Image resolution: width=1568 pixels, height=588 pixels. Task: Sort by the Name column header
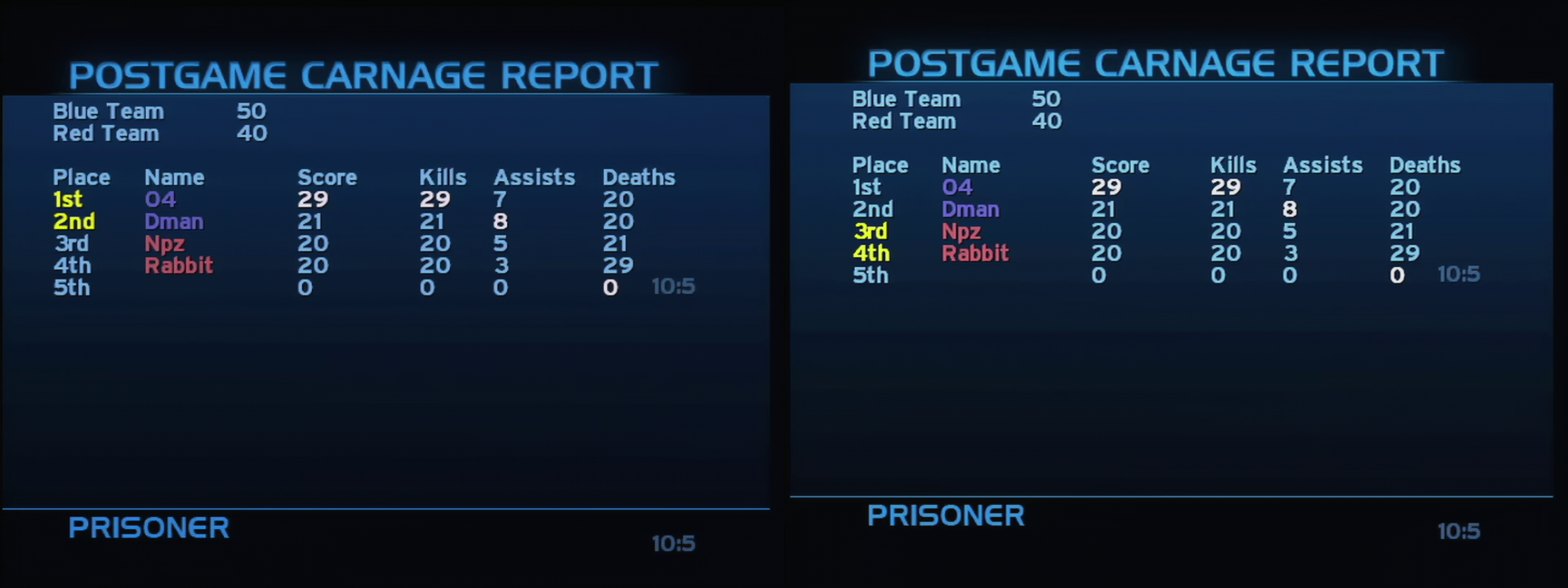coord(176,177)
